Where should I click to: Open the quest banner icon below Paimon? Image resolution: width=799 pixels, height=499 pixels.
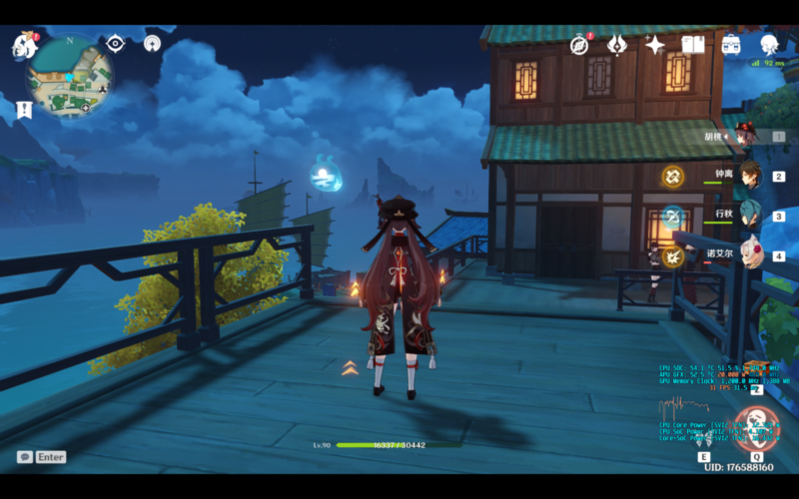pyautogui.click(x=24, y=109)
